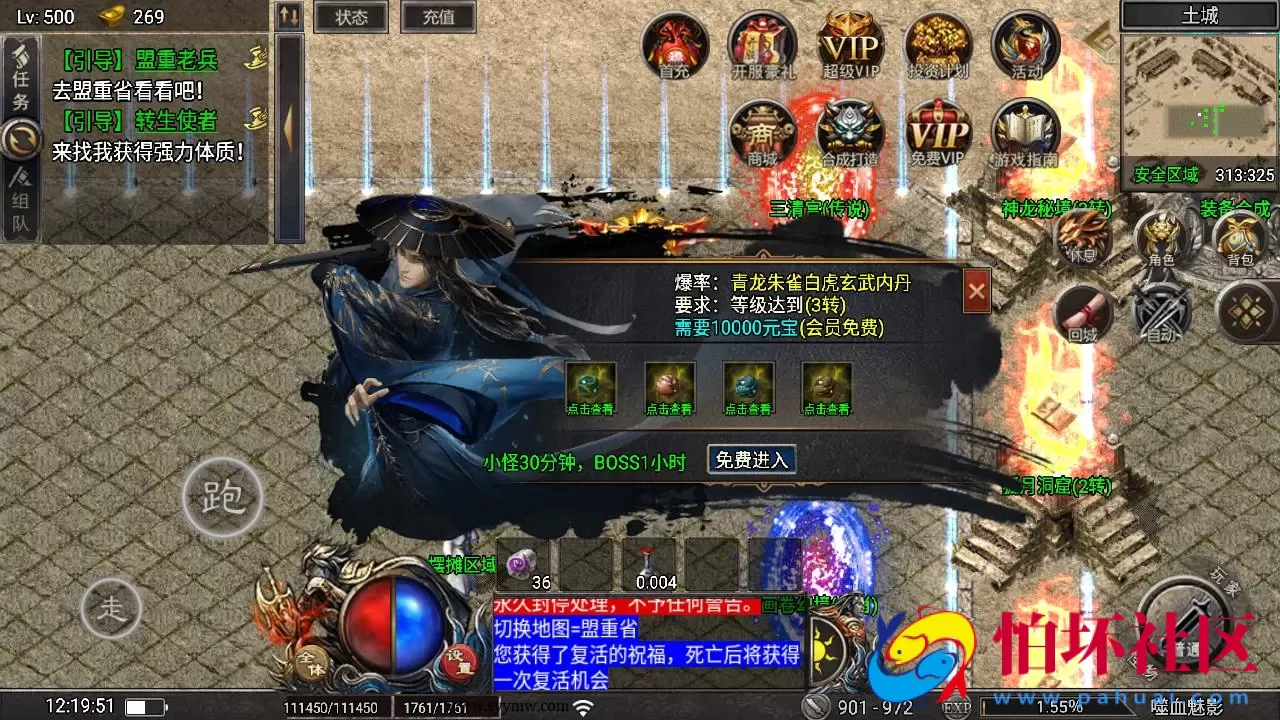Image resolution: width=1280 pixels, height=720 pixels.
Task: Open the 角色 character panel icon
Action: pos(1160,240)
